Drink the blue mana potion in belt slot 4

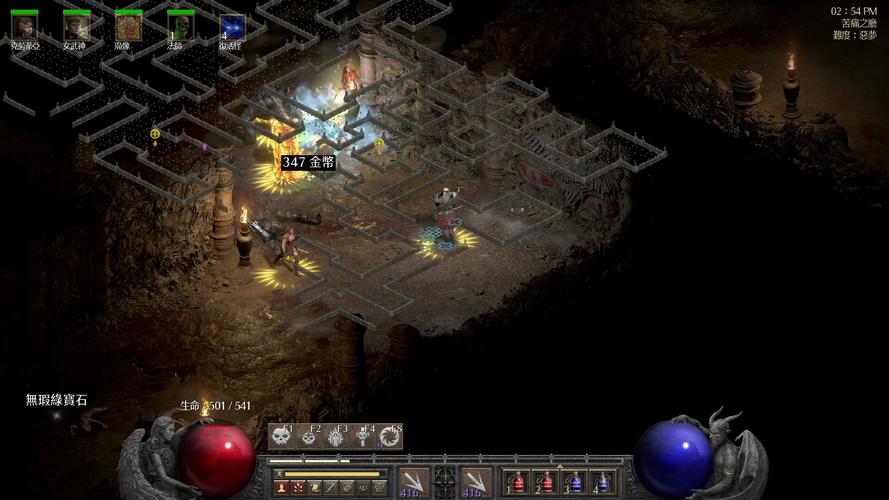(x=603, y=483)
